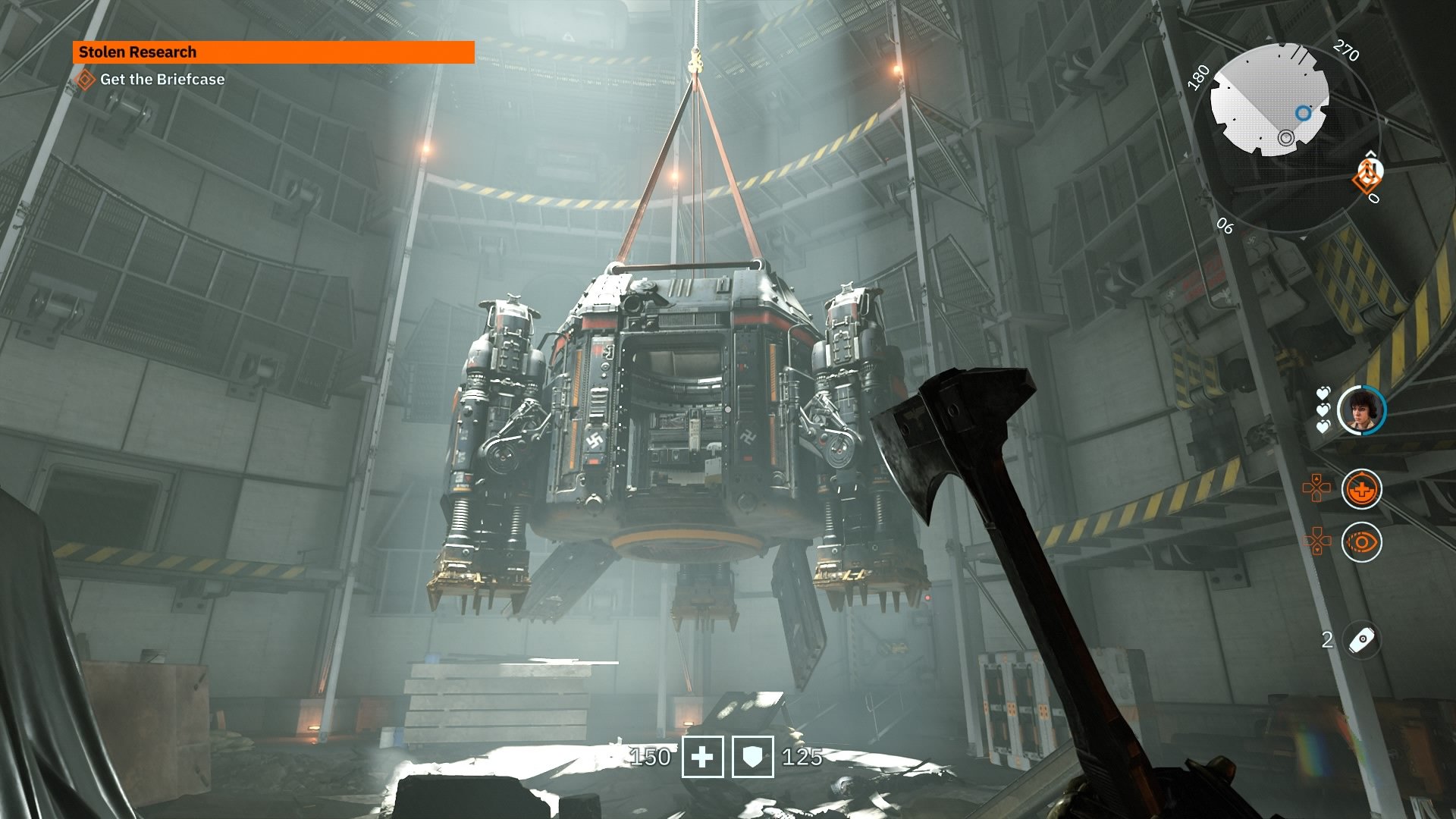Activate the eye-shaped ability icon
1456x819 pixels.
pos(1361,542)
